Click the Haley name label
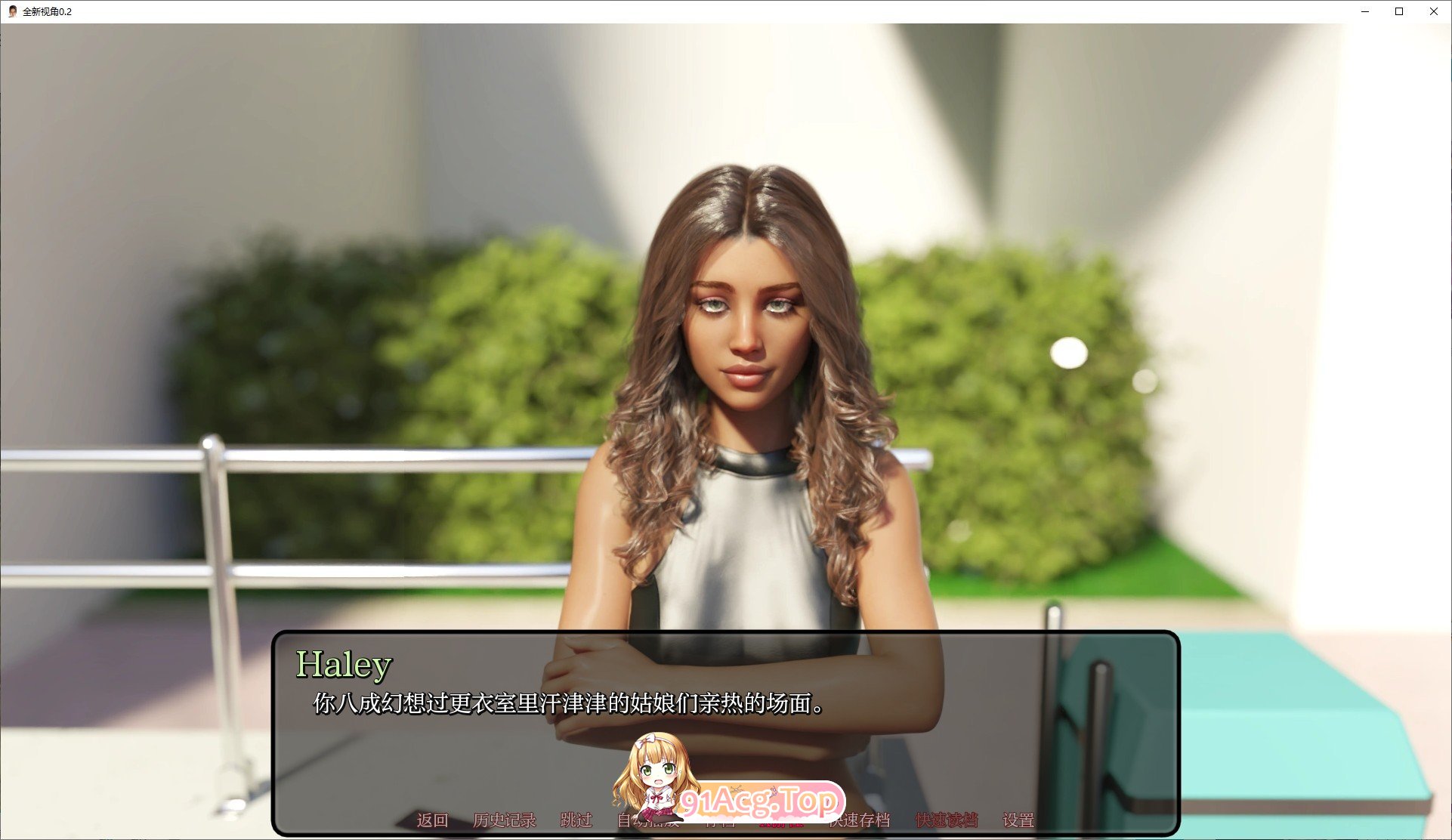 (344, 665)
